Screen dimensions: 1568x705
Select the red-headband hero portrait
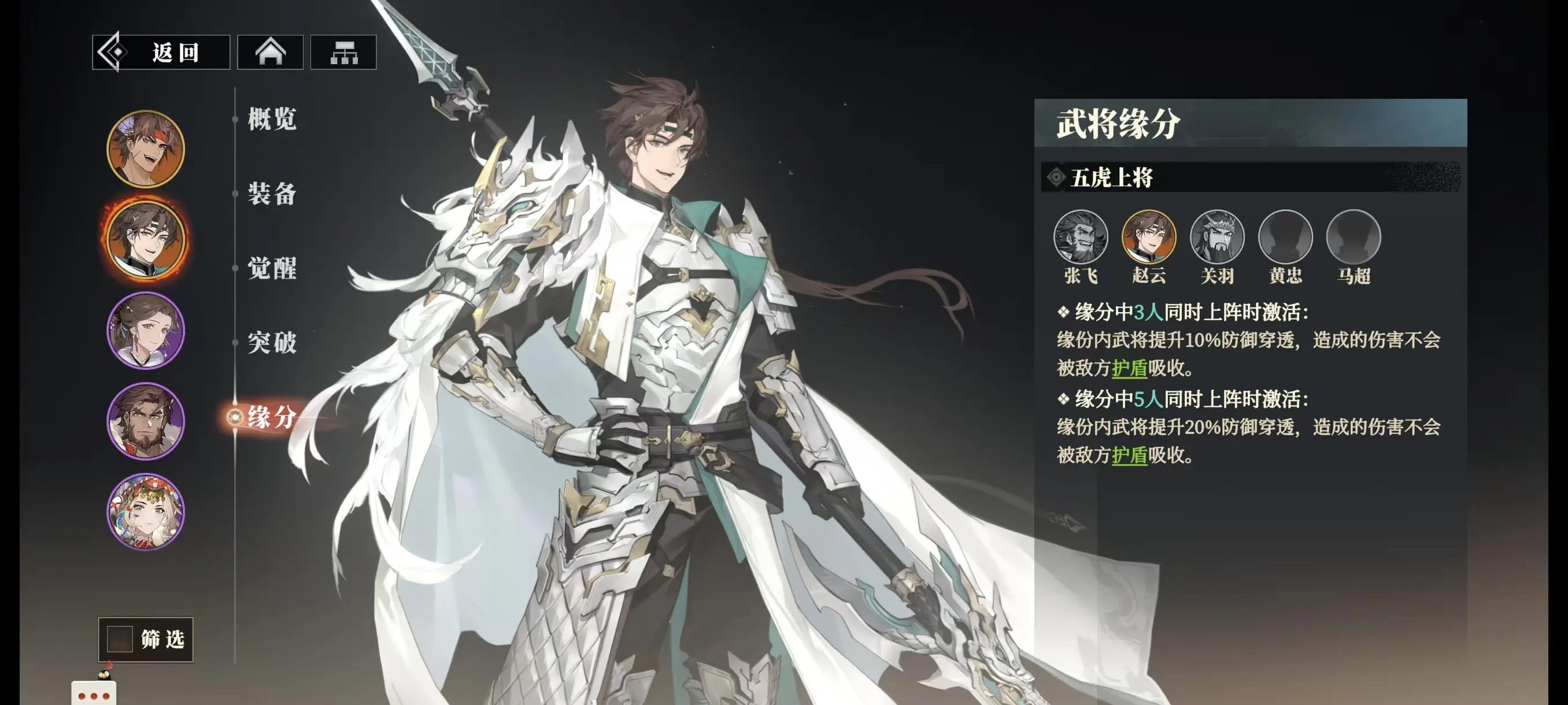point(146,149)
